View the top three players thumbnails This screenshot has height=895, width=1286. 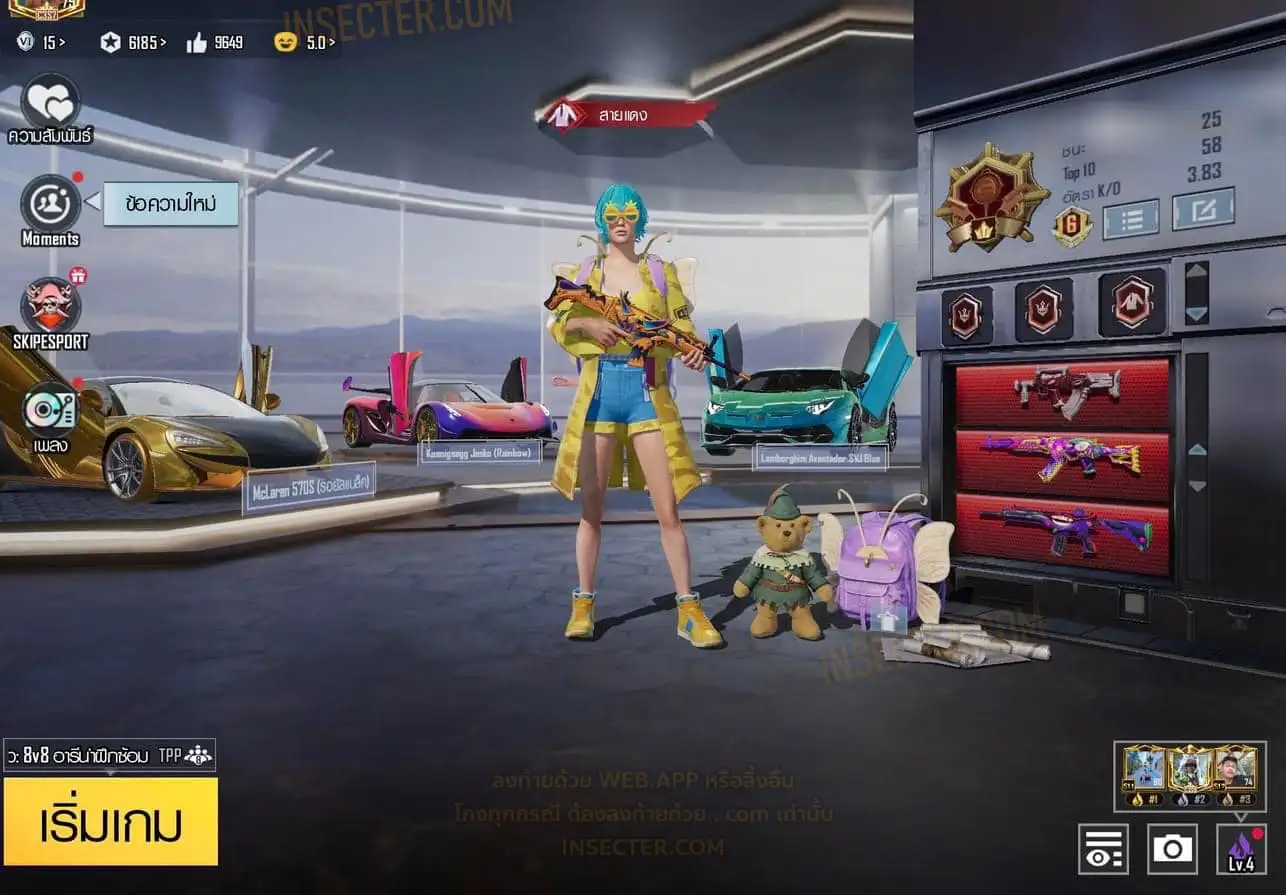coord(1189,775)
